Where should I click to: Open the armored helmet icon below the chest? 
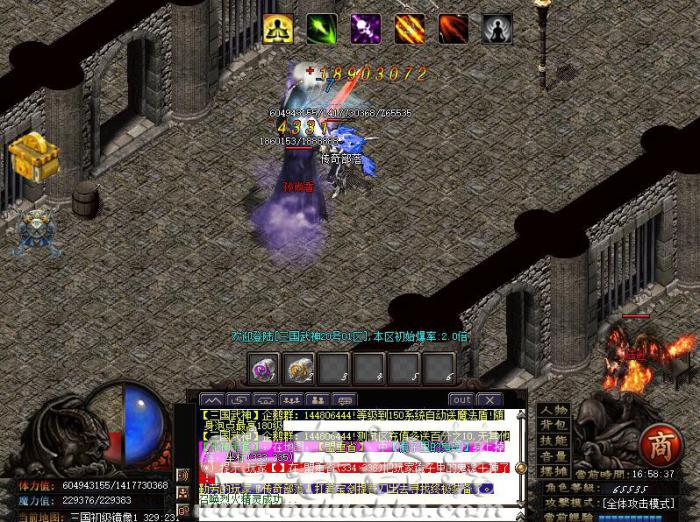click(x=33, y=228)
